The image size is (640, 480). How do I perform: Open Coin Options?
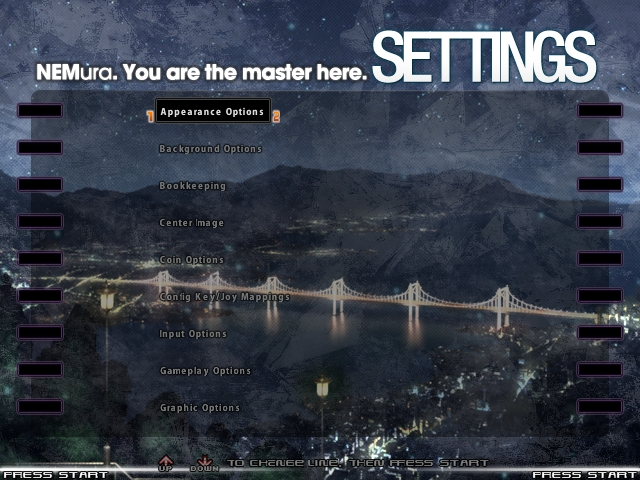click(192, 260)
